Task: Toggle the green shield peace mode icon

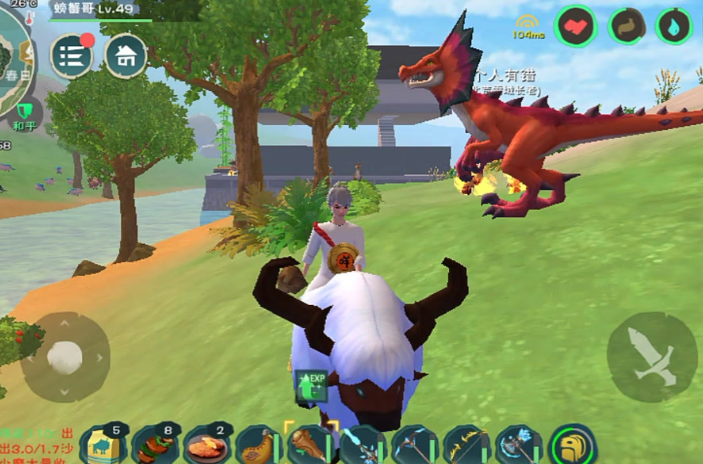Action: click(x=24, y=110)
